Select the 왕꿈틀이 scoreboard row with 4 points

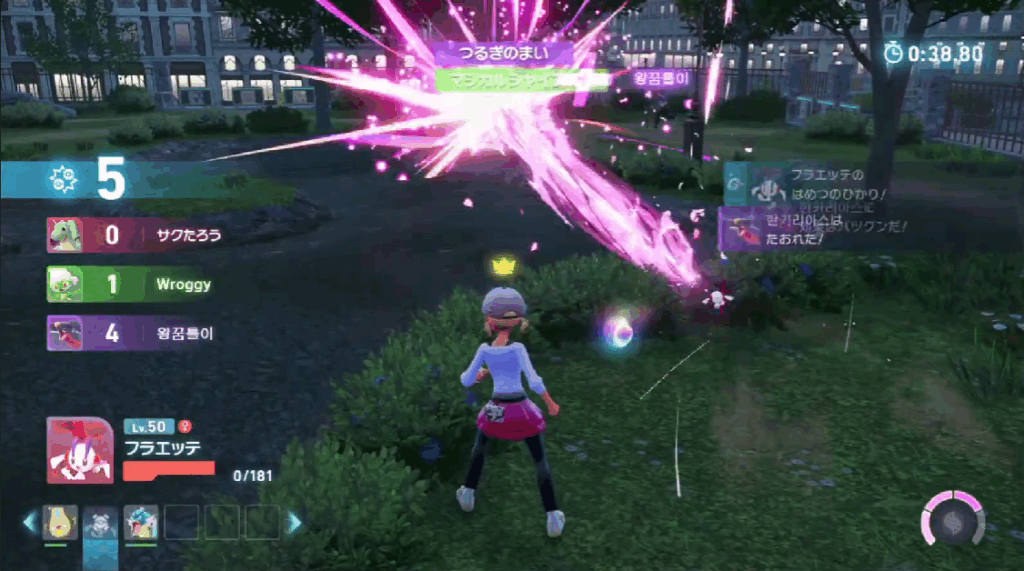click(133, 333)
